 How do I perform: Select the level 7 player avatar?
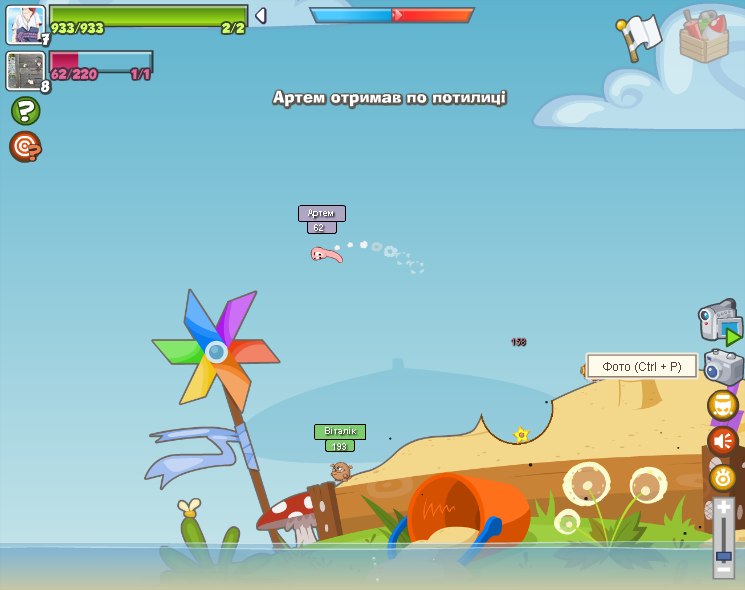point(25,24)
